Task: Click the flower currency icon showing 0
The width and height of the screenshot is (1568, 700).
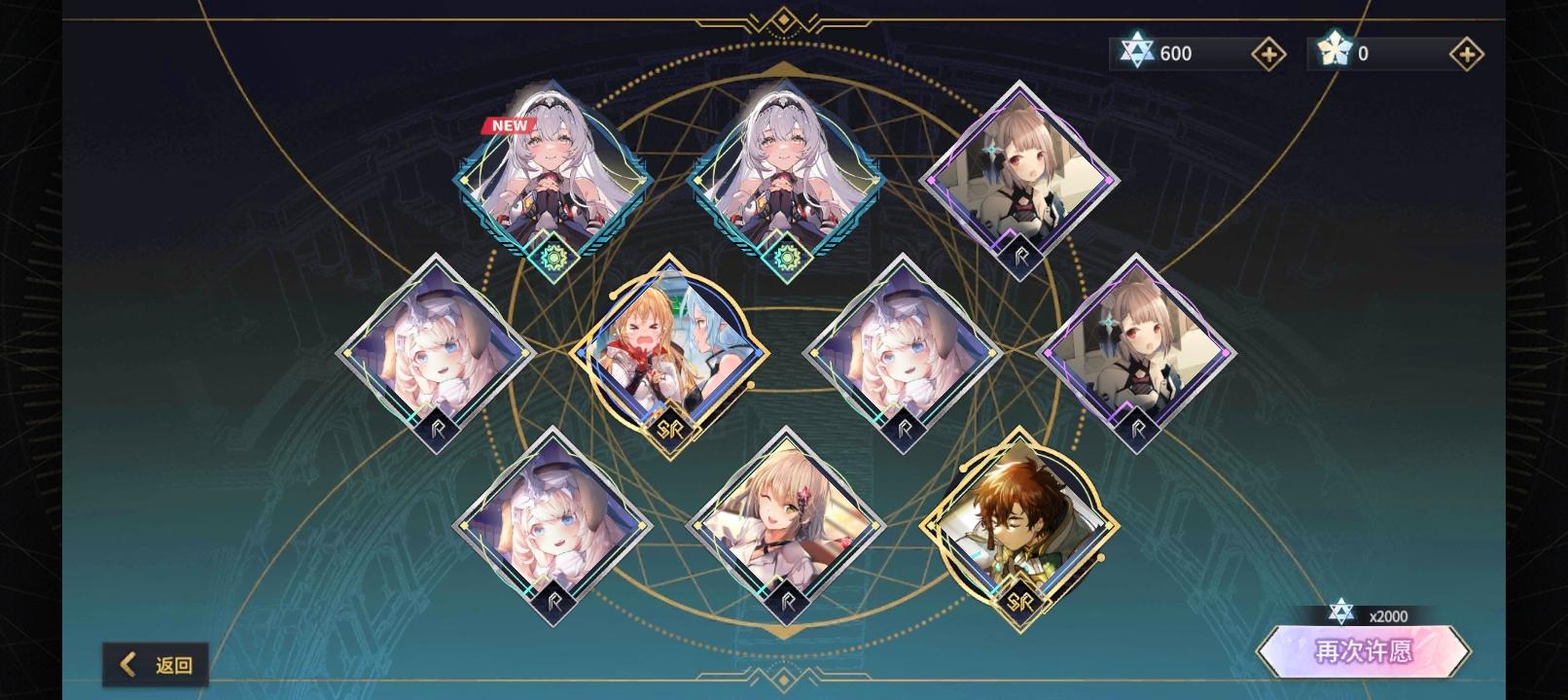Action: pos(1336,52)
